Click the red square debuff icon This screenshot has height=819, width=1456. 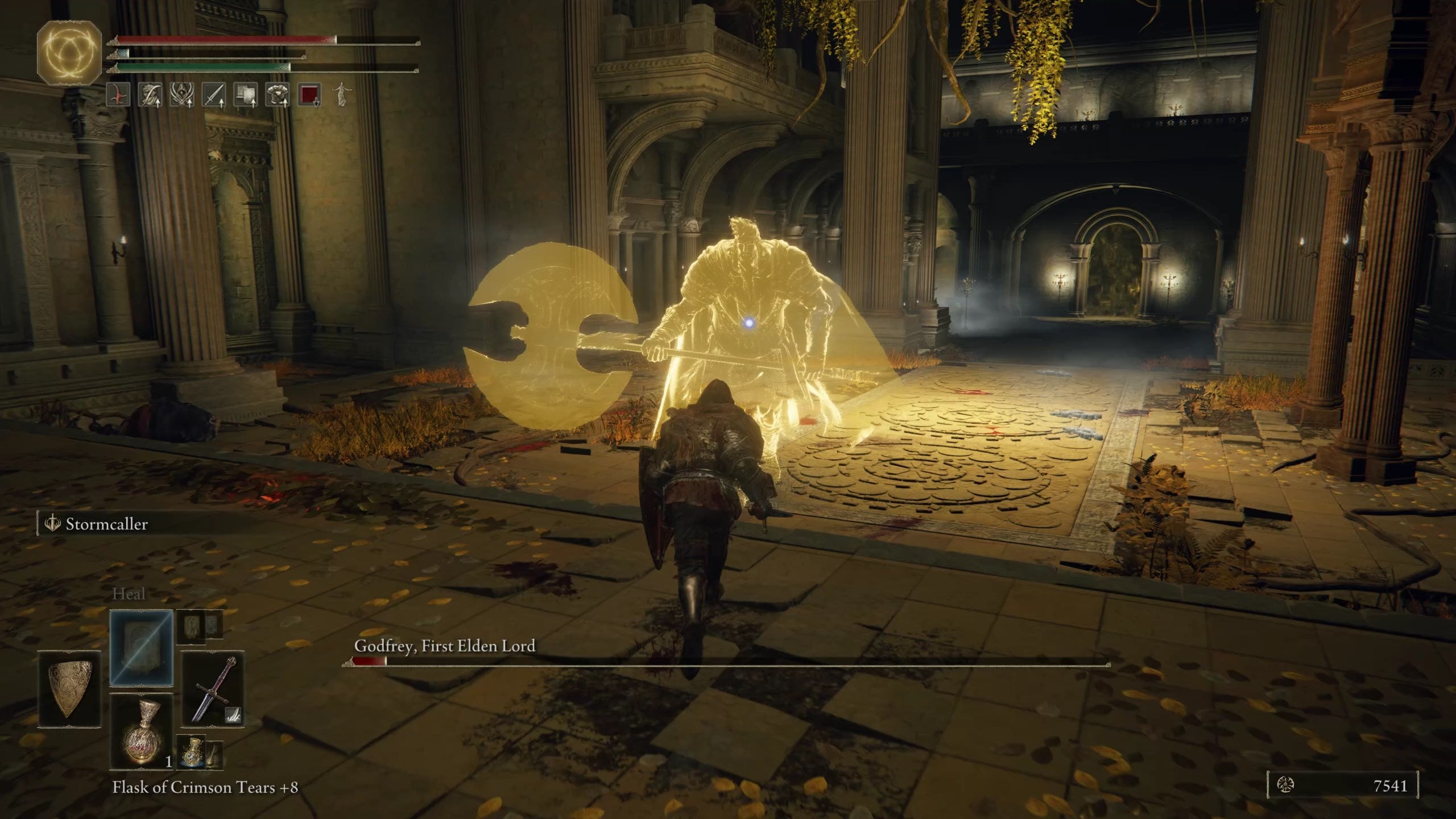coord(309,94)
